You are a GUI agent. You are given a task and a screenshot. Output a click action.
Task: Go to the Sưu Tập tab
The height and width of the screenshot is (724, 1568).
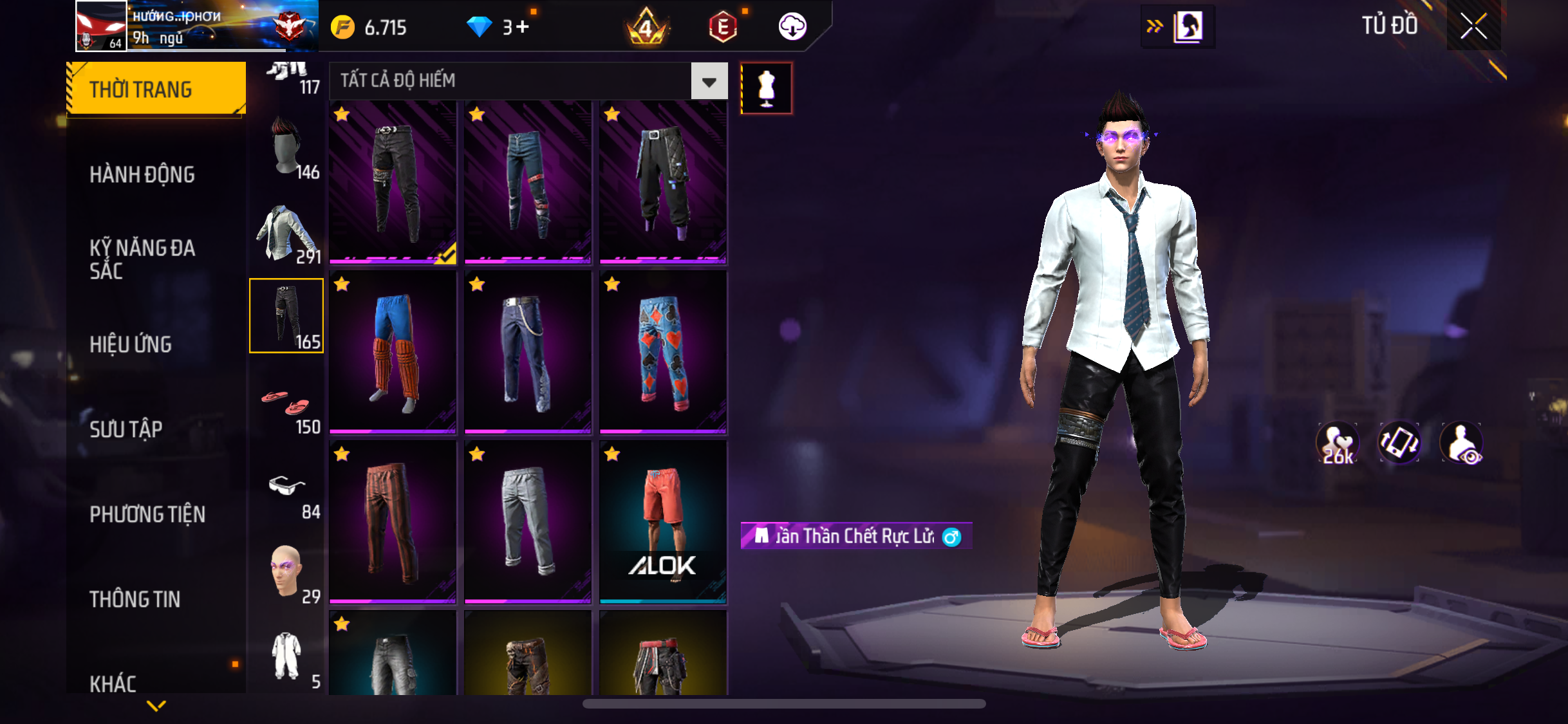pyautogui.click(x=126, y=429)
